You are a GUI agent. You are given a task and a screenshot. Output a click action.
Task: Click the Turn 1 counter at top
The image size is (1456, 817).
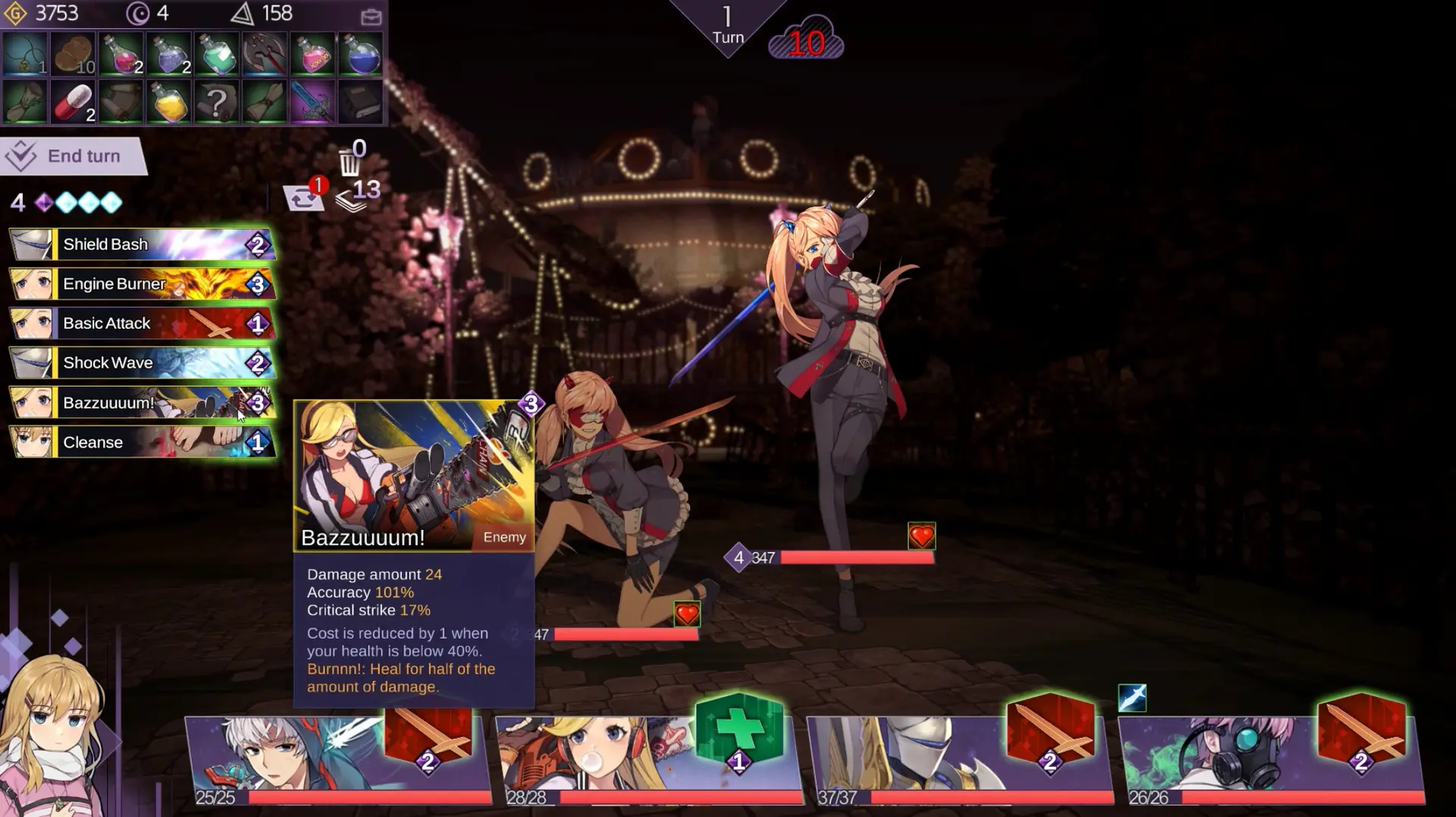[727, 23]
